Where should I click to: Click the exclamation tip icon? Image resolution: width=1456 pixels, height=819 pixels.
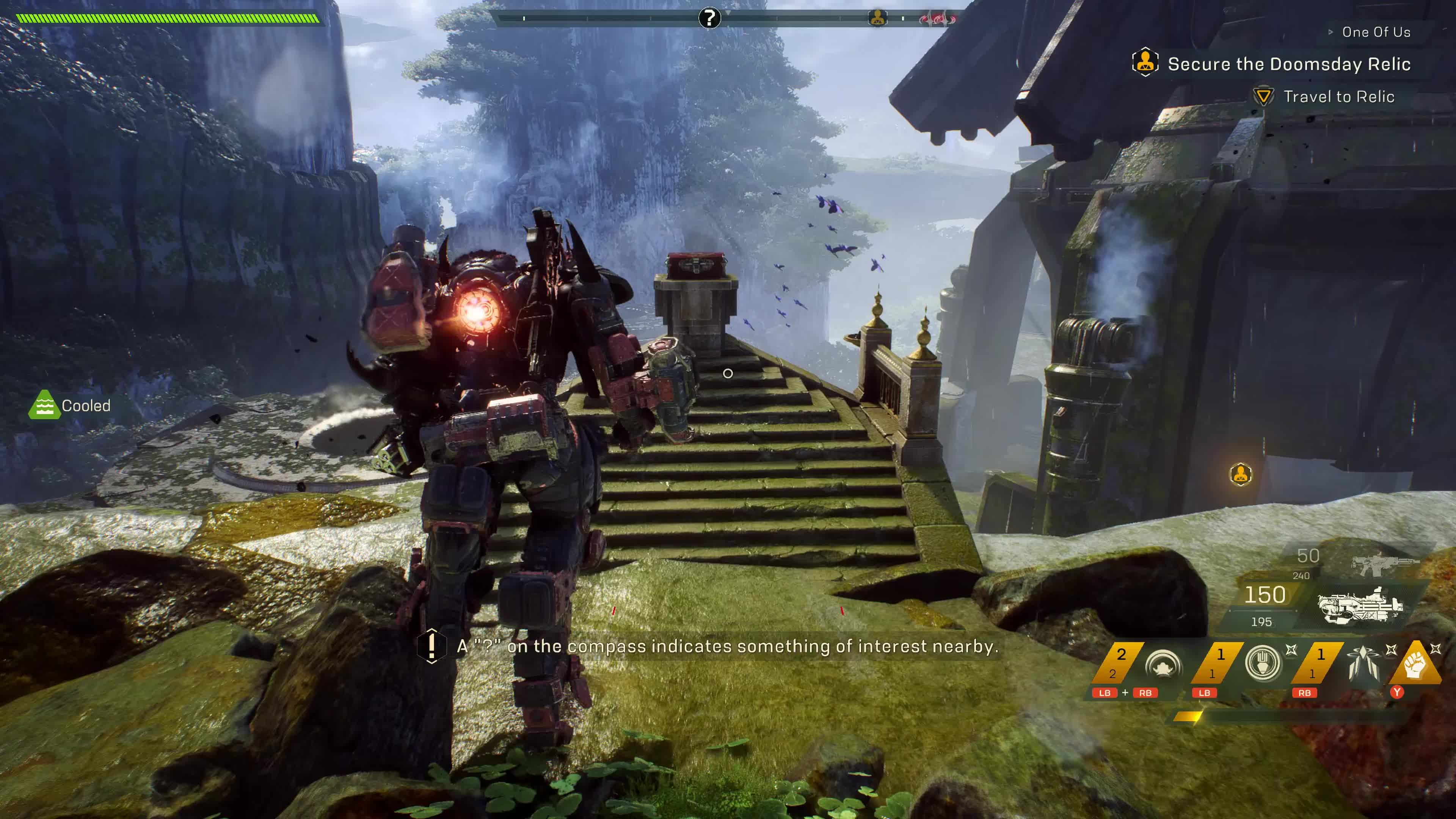pos(431,645)
